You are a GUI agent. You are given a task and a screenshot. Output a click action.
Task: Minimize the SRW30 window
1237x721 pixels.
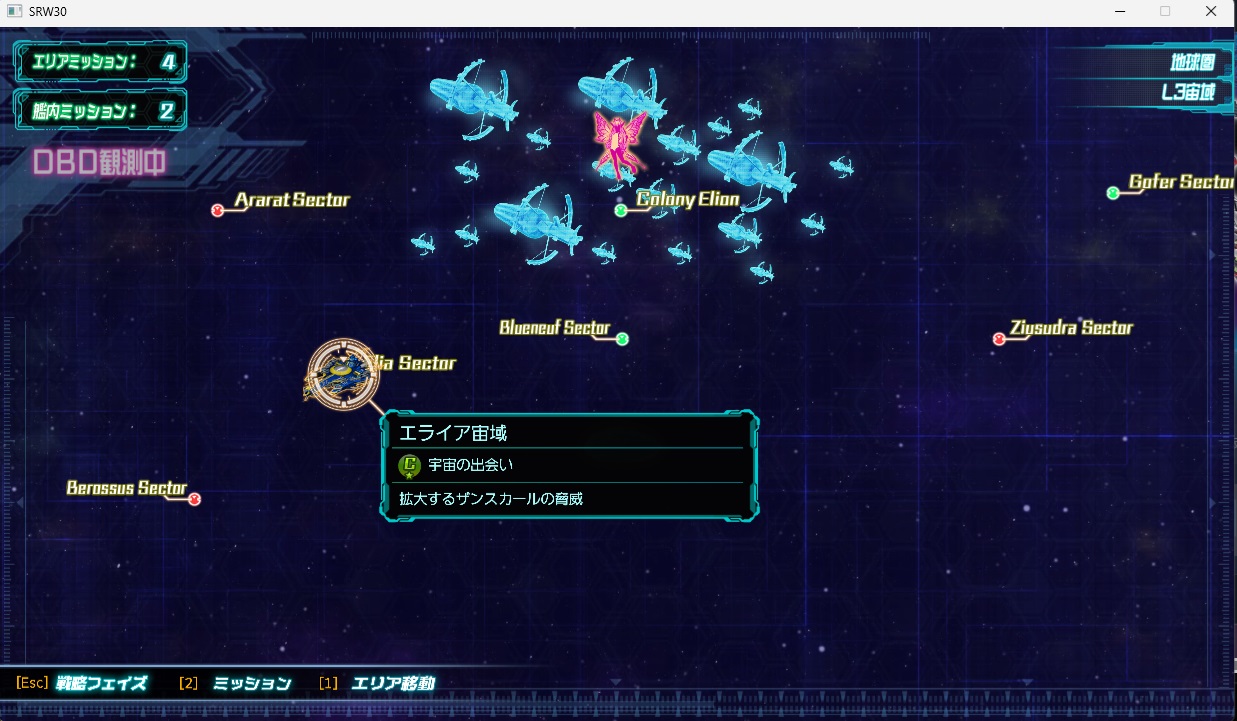(x=1119, y=11)
